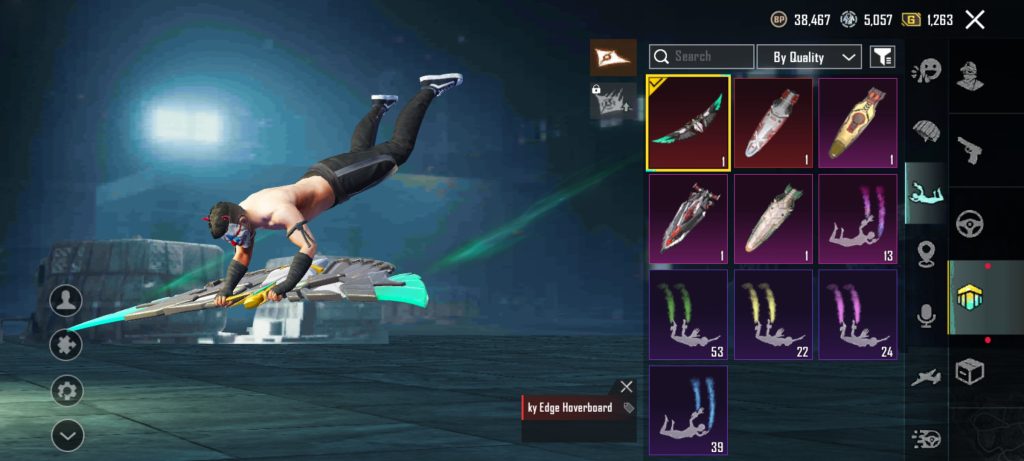Collapse the side buttons with the down arrow
Screen dimensions: 1024x461
pyautogui.click(x=67, y=435)
